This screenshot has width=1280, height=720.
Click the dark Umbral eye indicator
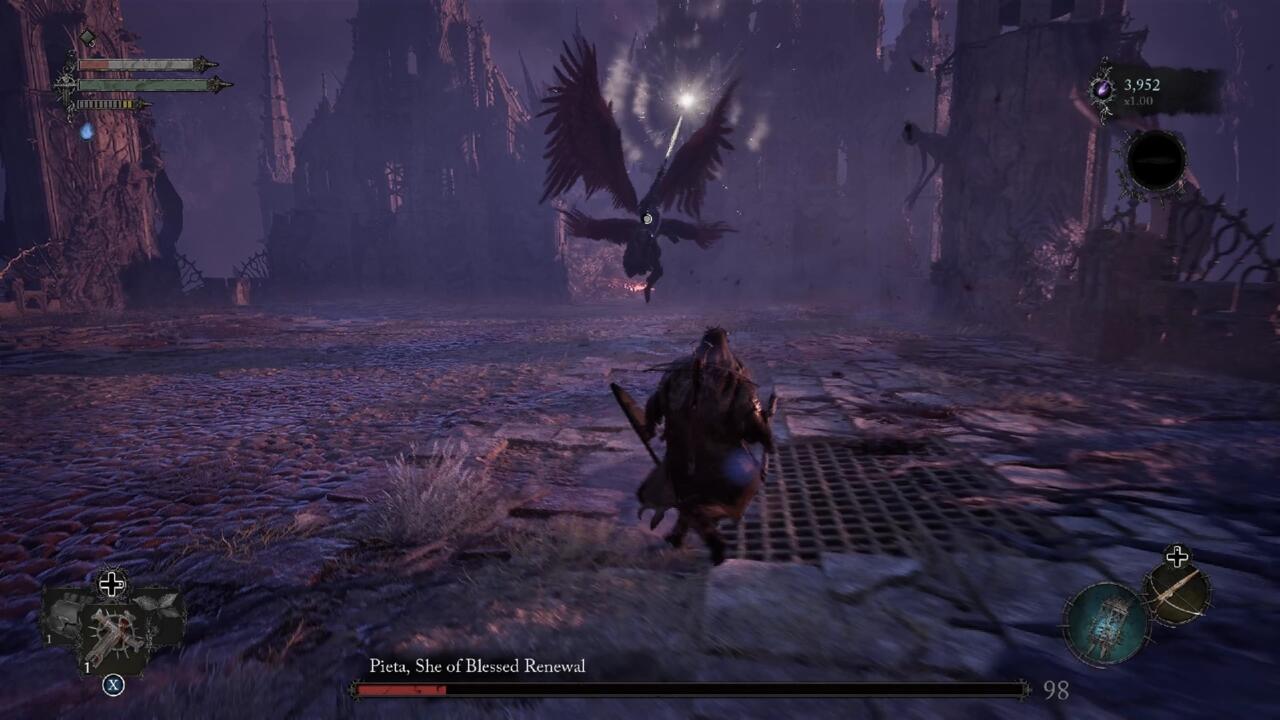pos(1155,161)
